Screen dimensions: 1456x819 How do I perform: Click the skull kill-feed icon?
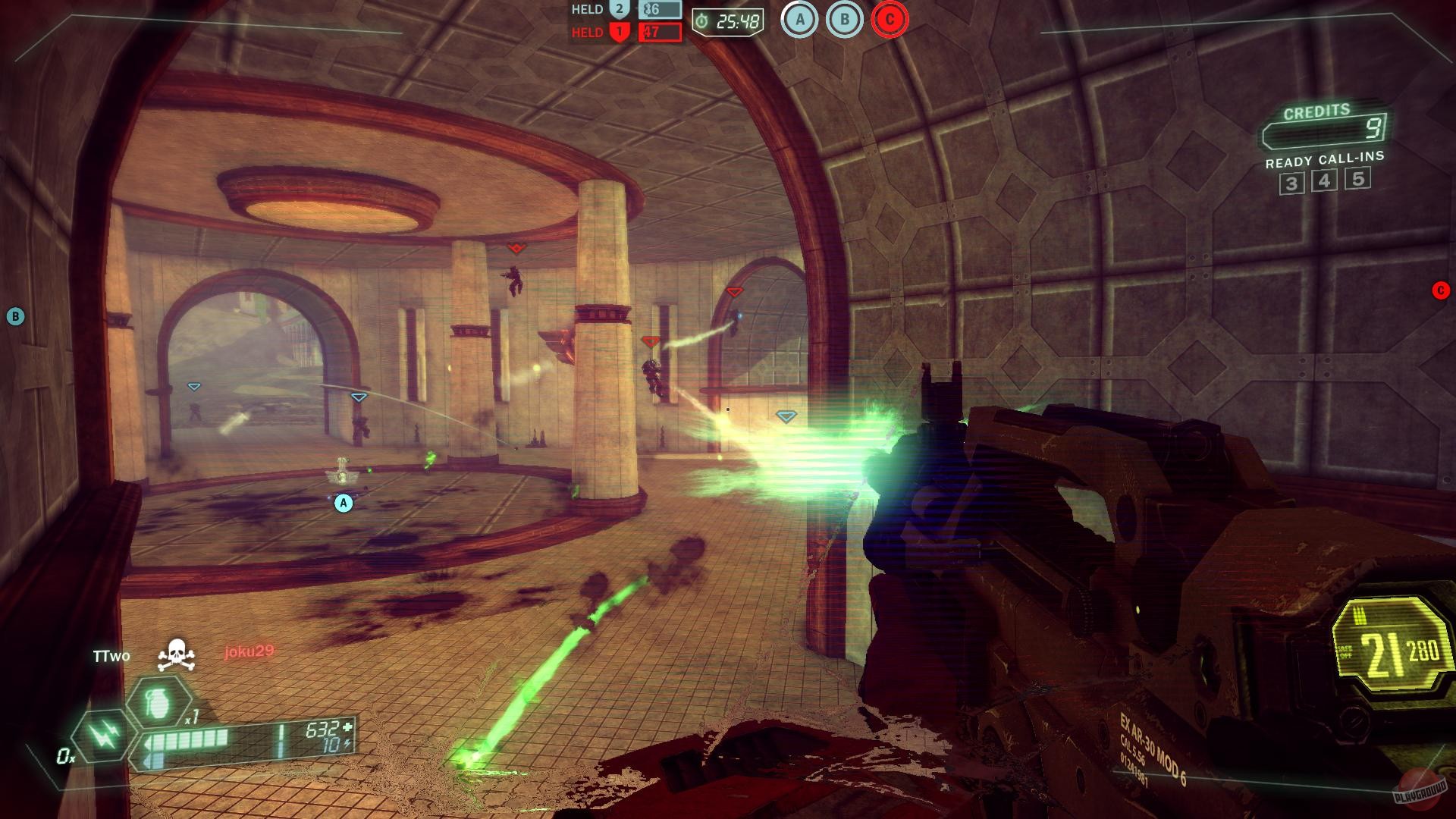[177, 654]
